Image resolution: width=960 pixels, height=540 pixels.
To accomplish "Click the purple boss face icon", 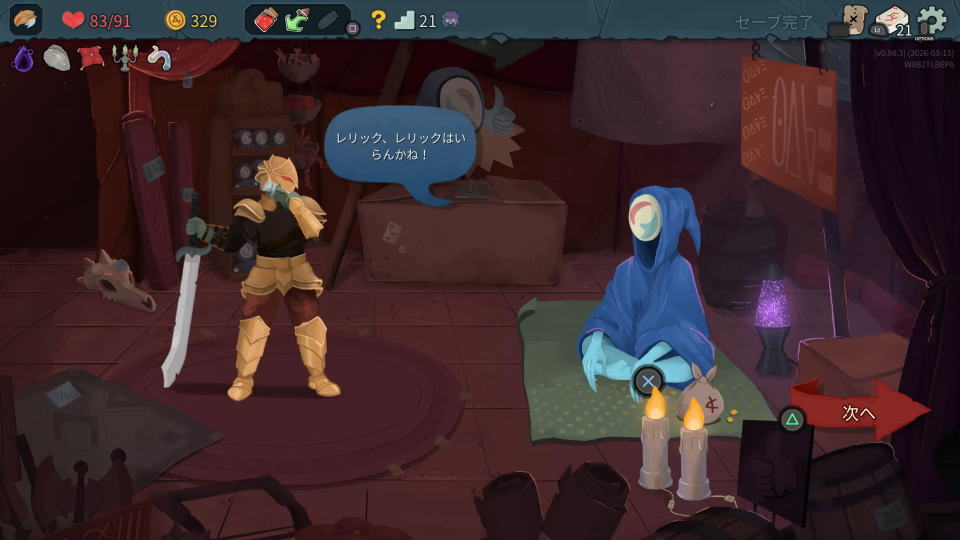I will [x=451, y=20].
